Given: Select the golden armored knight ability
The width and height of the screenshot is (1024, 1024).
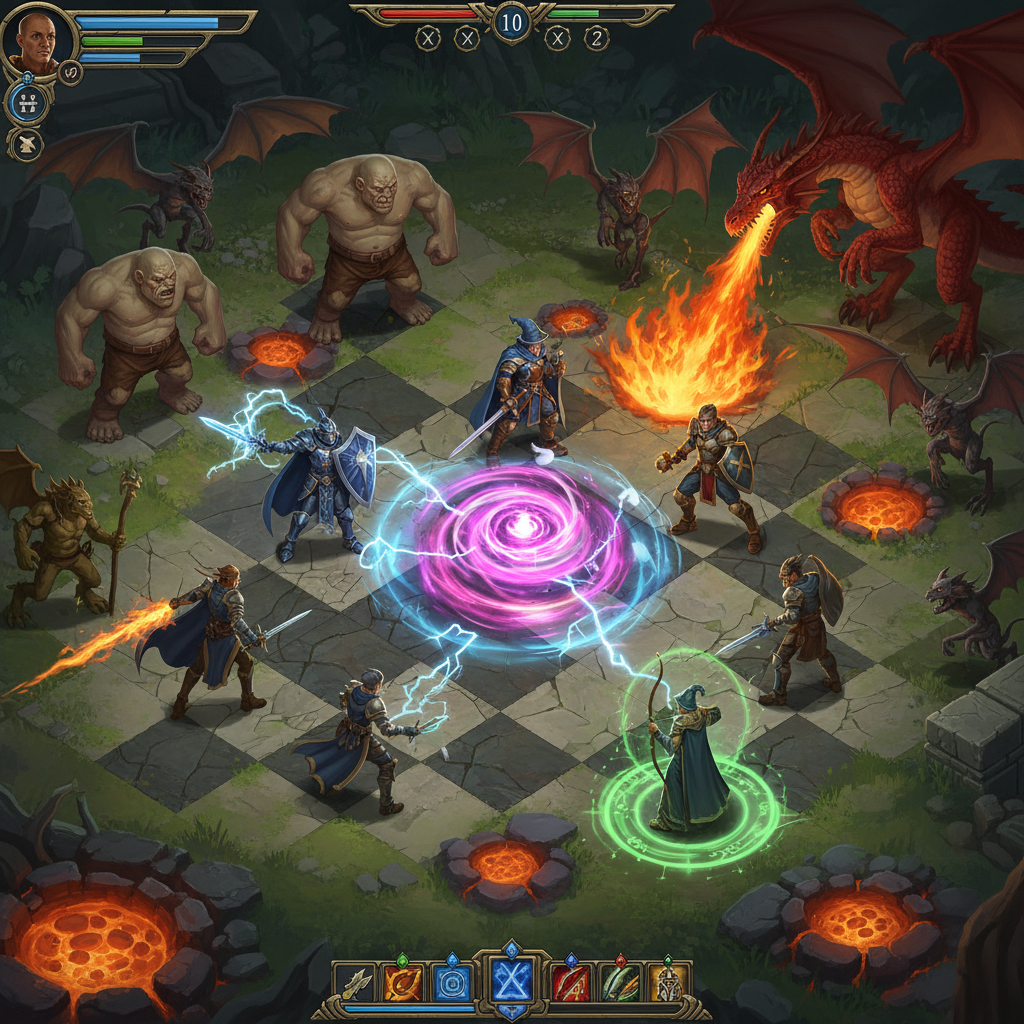Looking at the screenshot, I should [x=666, y=984].
